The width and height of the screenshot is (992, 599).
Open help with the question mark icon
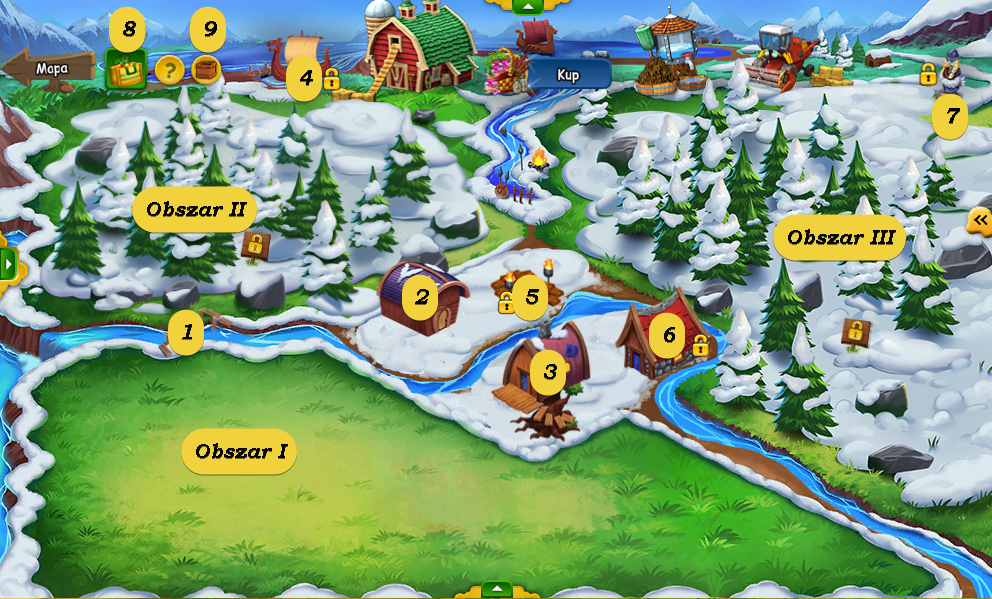[x=168, y=70]
